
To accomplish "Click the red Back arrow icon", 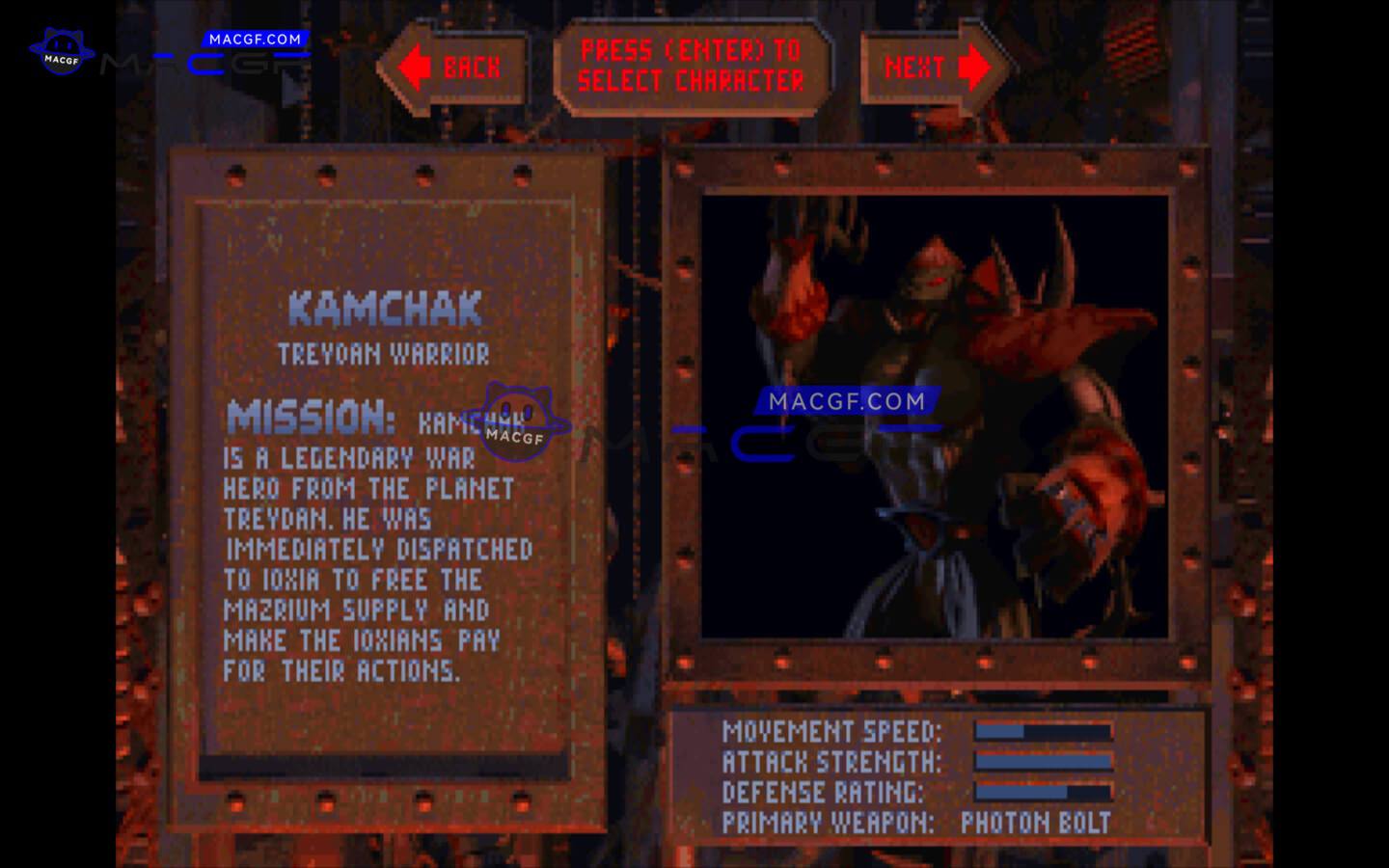I will point(416,66).
